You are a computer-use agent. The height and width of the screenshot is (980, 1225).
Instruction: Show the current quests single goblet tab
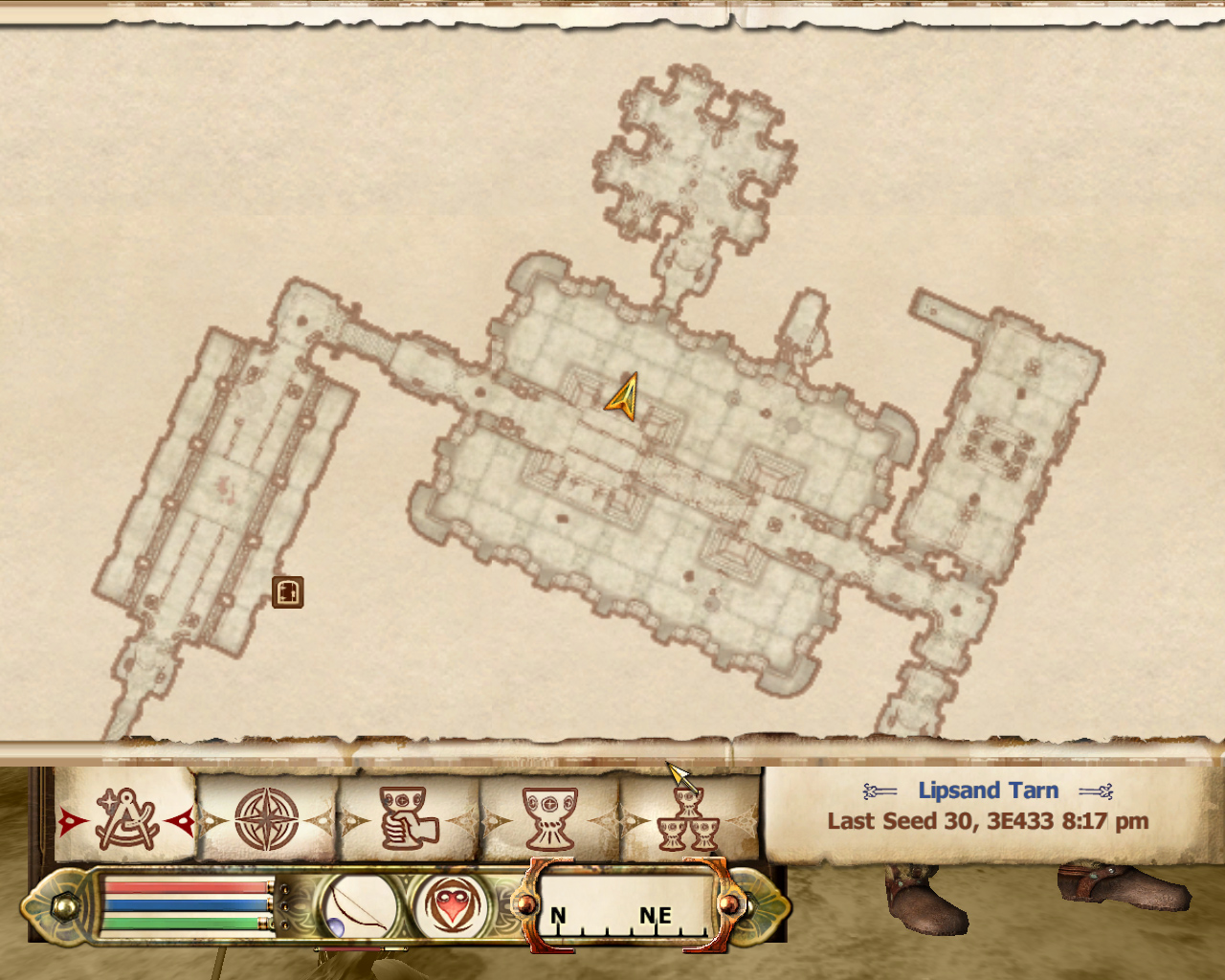coord(549,820)
